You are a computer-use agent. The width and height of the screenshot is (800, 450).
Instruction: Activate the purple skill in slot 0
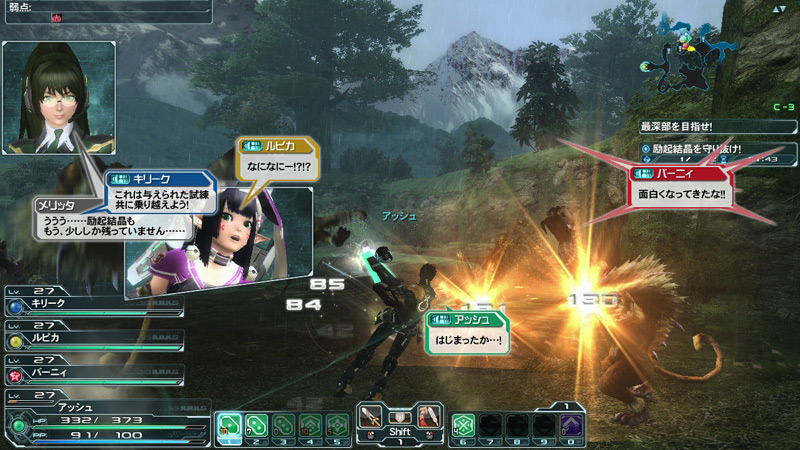[570, 424]
